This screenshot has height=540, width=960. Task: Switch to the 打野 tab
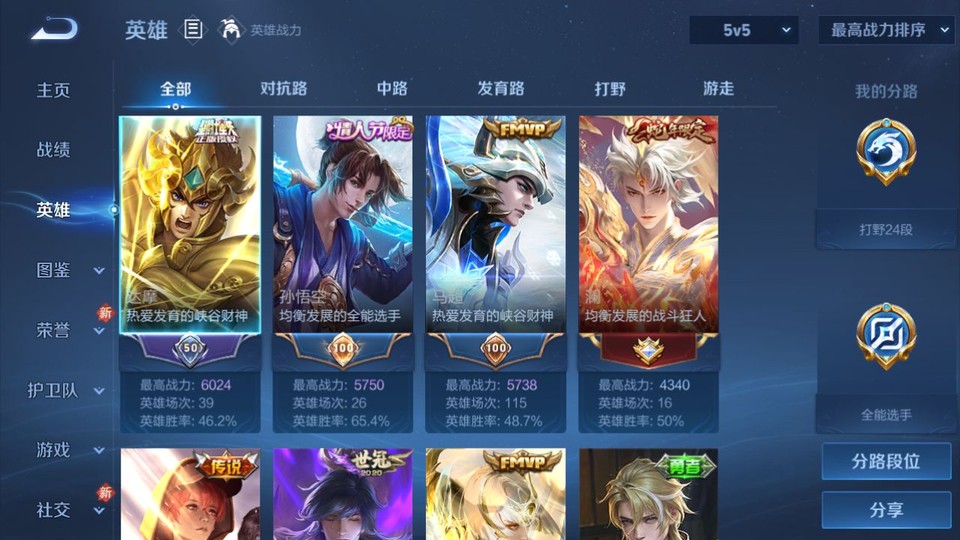click(610, 88)
